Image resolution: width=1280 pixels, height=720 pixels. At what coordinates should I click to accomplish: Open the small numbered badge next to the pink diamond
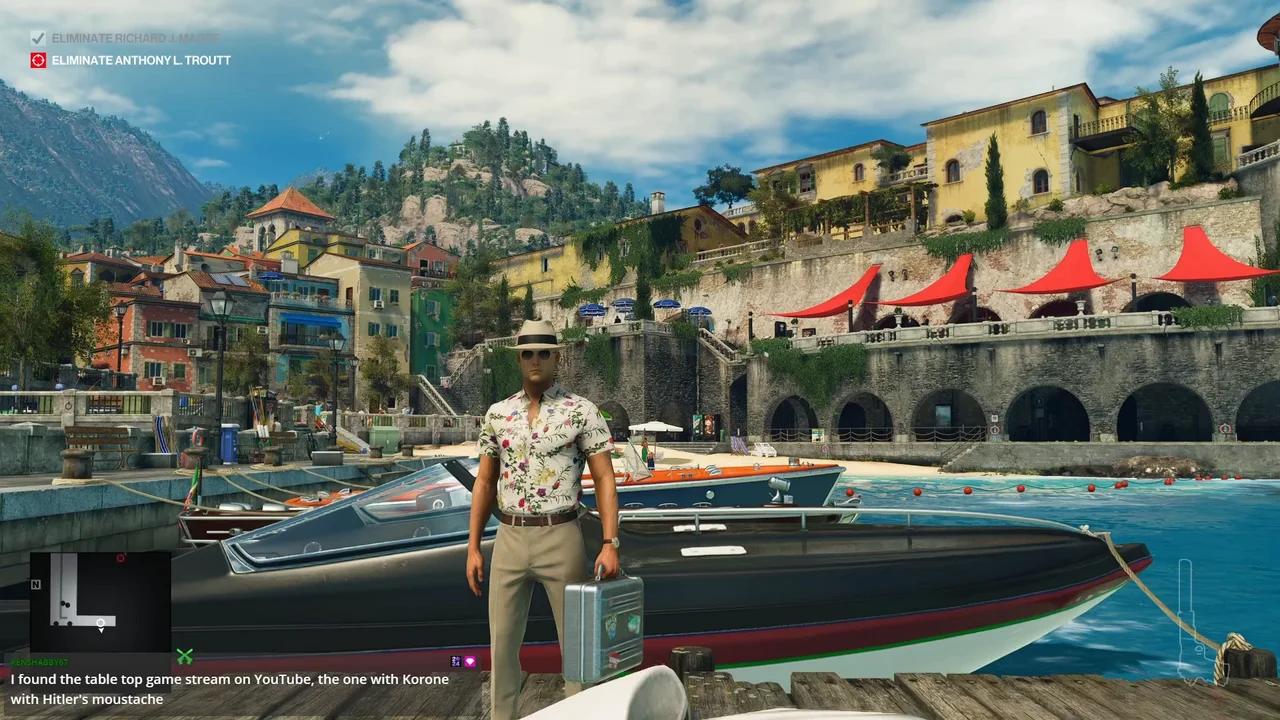(x=456, y=662)
